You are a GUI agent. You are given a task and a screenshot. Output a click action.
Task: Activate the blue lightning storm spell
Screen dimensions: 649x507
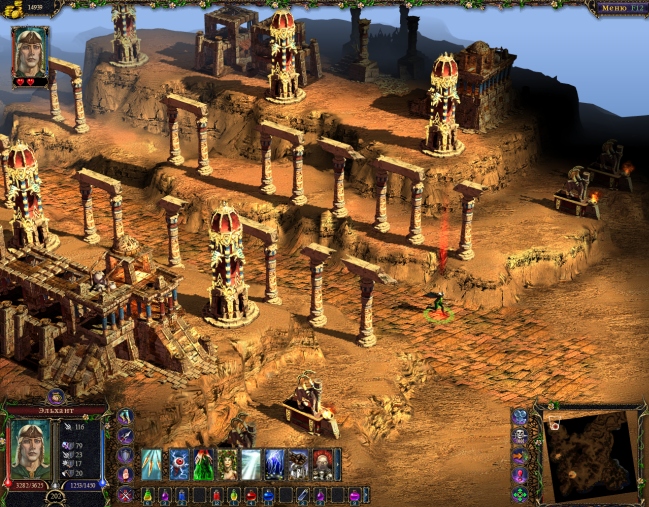(275, 464)
